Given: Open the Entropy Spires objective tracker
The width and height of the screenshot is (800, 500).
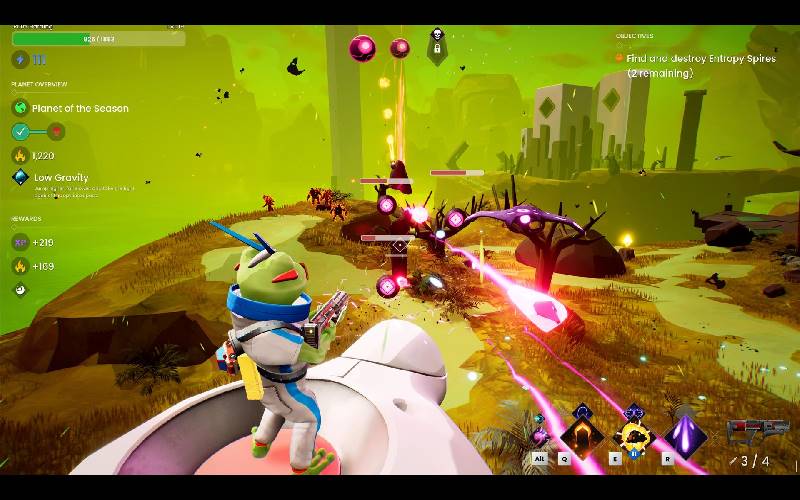Looking at the screenshot, I should tap(700, 59).
